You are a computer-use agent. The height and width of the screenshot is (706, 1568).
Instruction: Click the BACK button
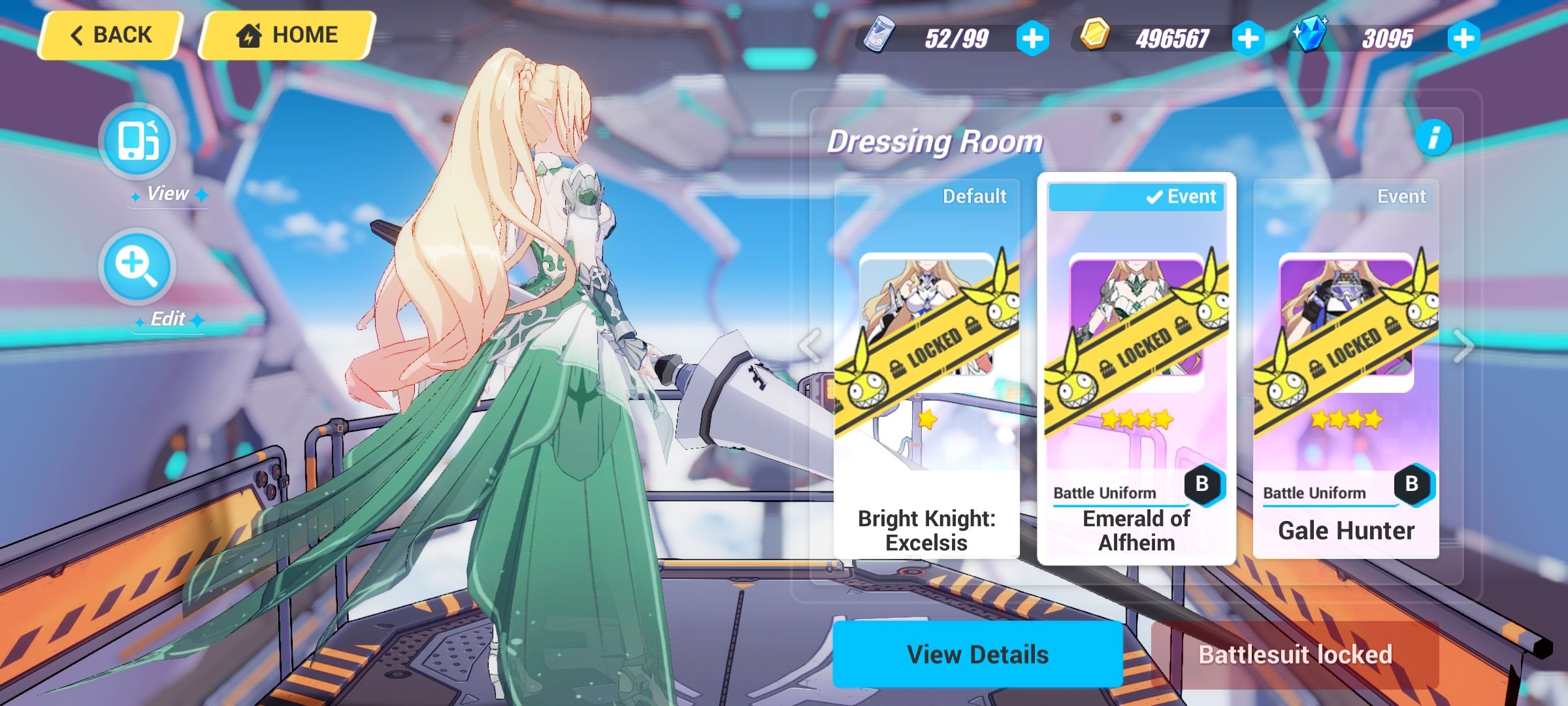point(110,34)
